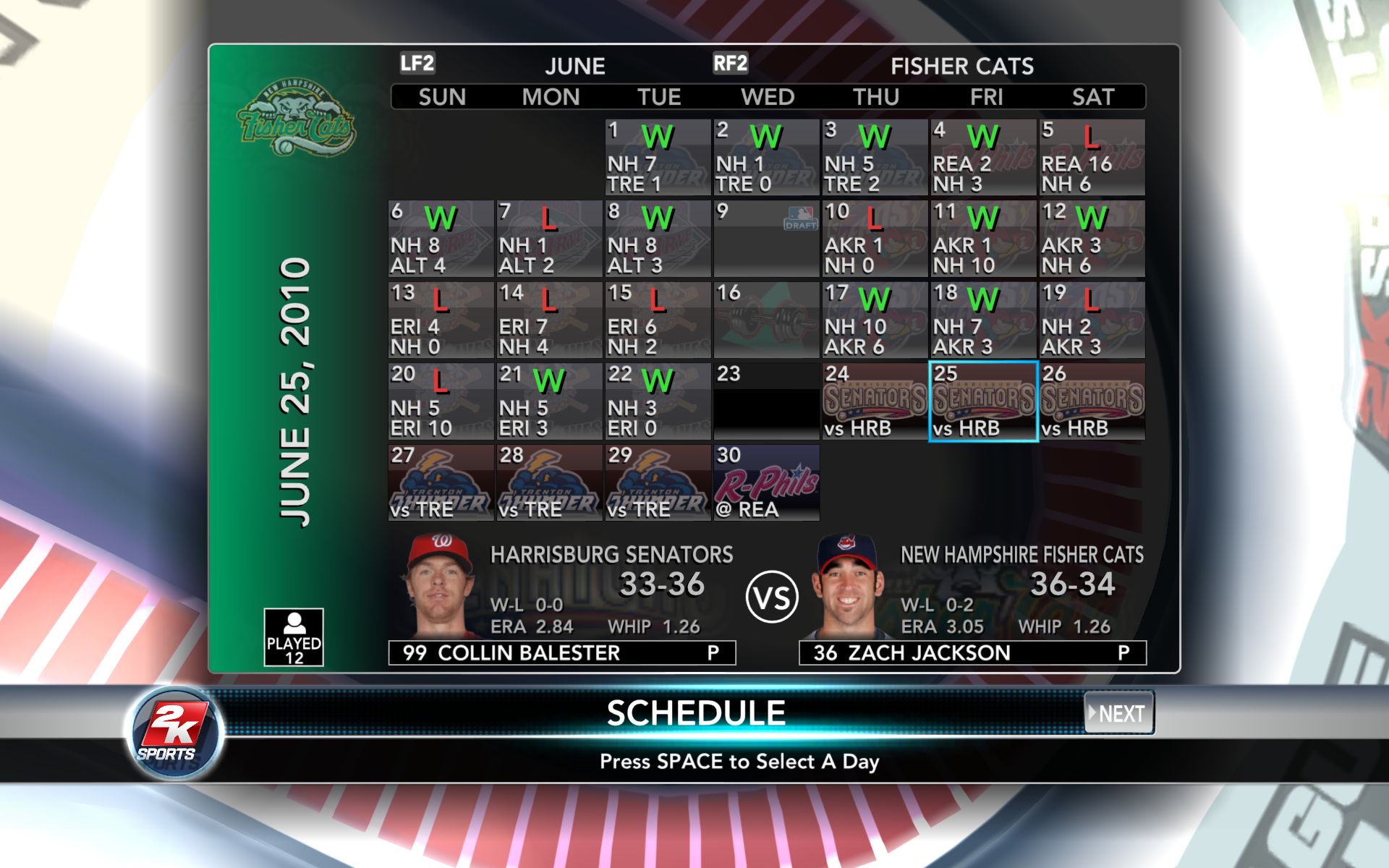
Task: Select June 27 vs TRE calendar day
Action: 441,482
